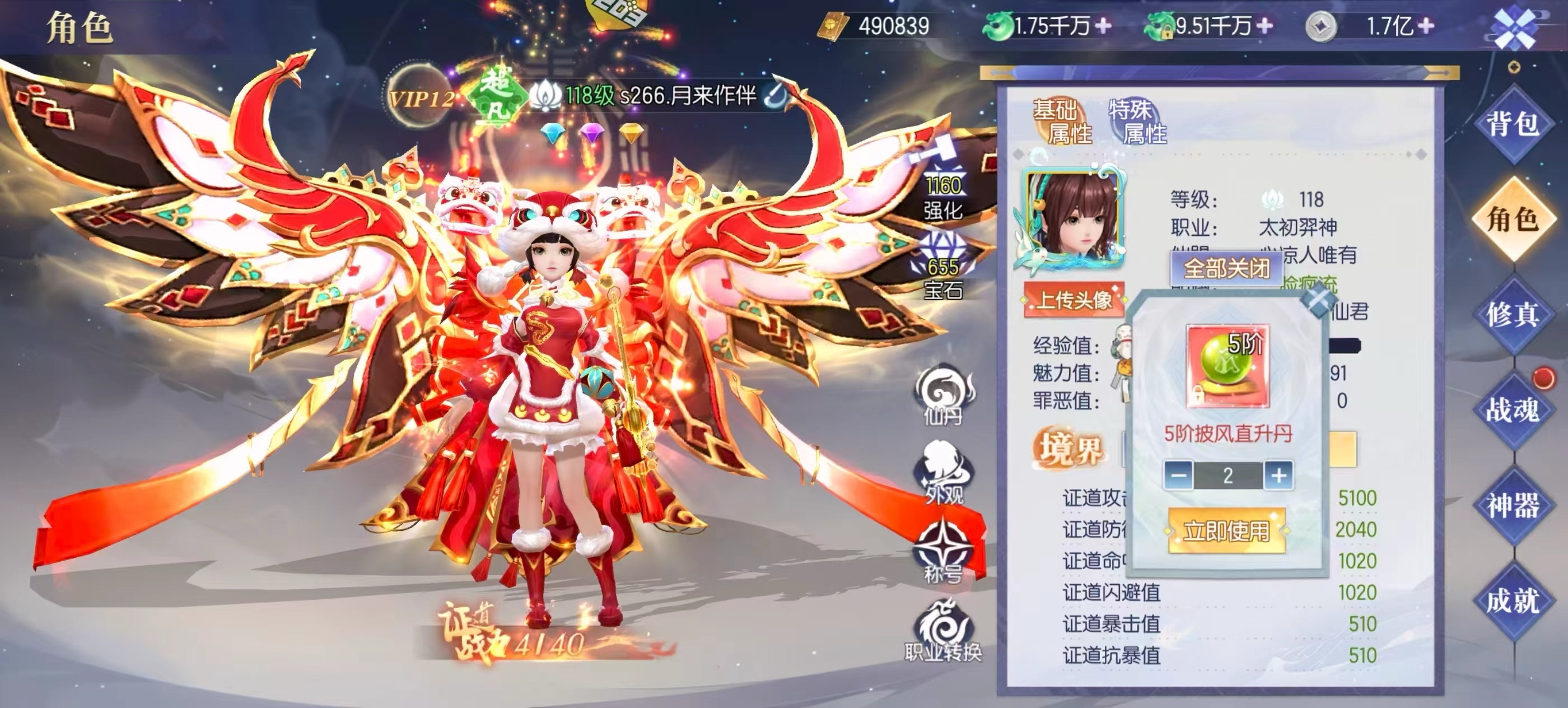Switch to the 特殊属性 tab
Screen dimensions: 1568x708
(x=1137, y=121)
